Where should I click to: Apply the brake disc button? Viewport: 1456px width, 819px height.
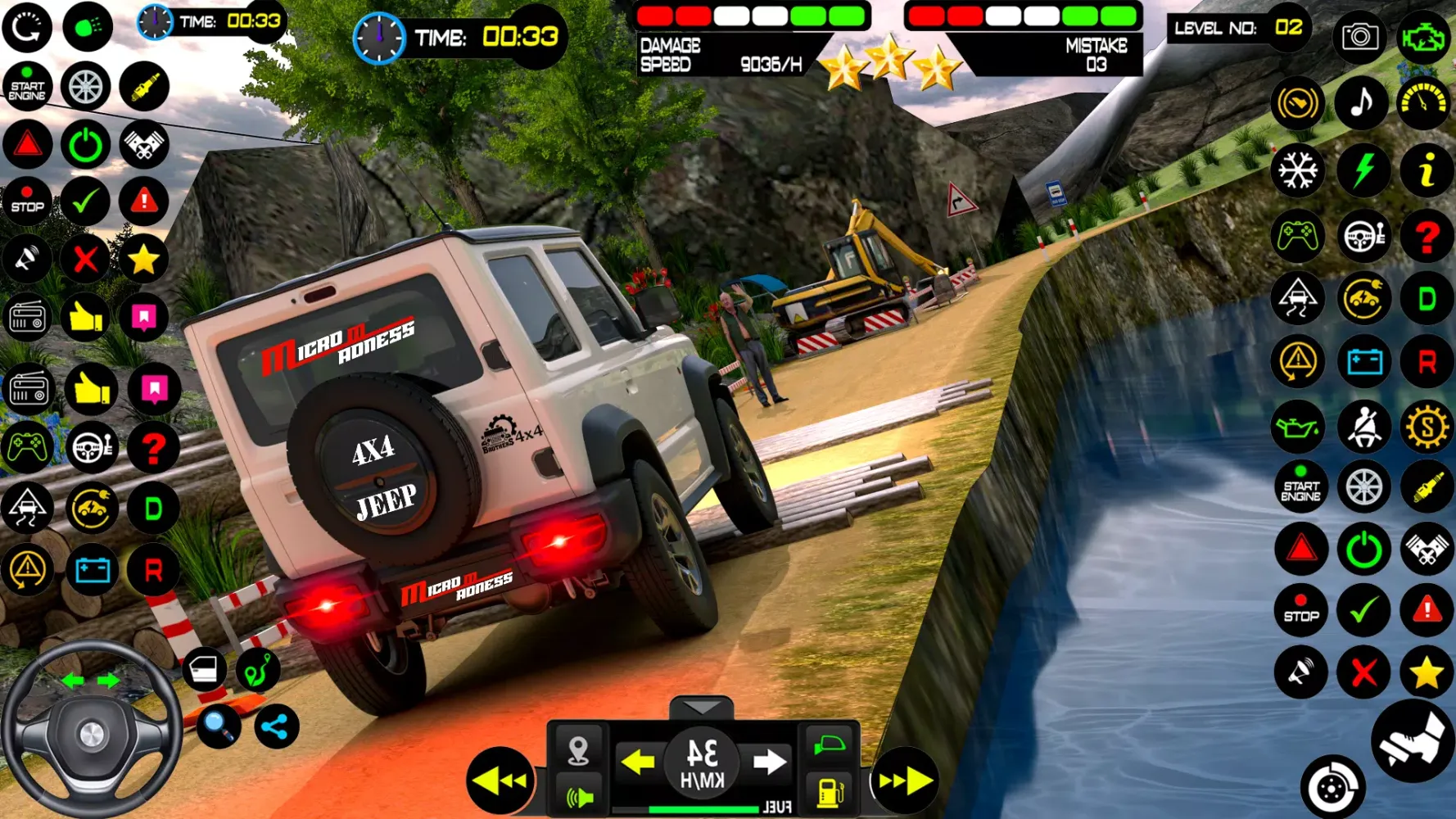click(1332, 788)
